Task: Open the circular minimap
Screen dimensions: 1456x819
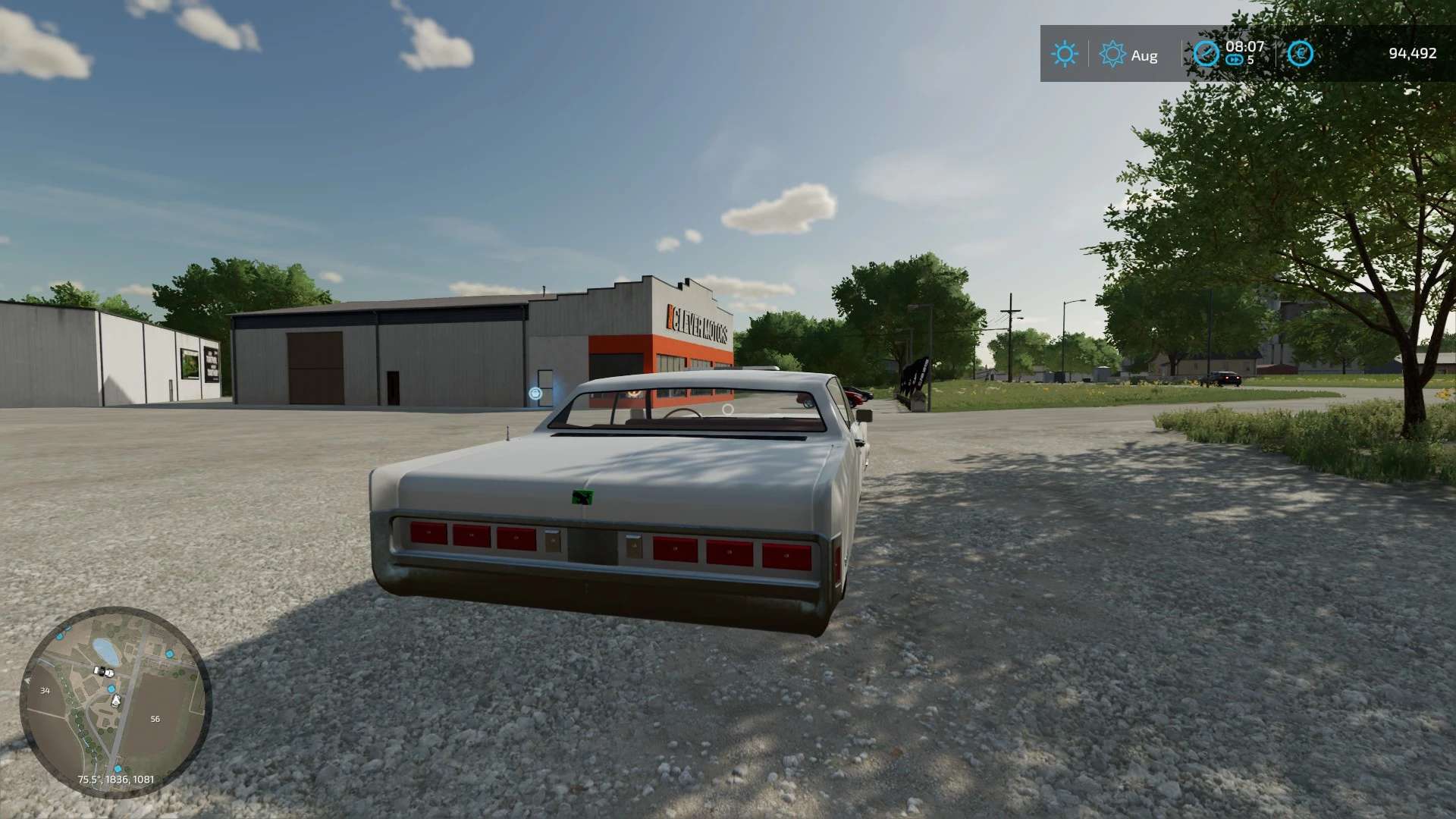Action: [115, 701]
